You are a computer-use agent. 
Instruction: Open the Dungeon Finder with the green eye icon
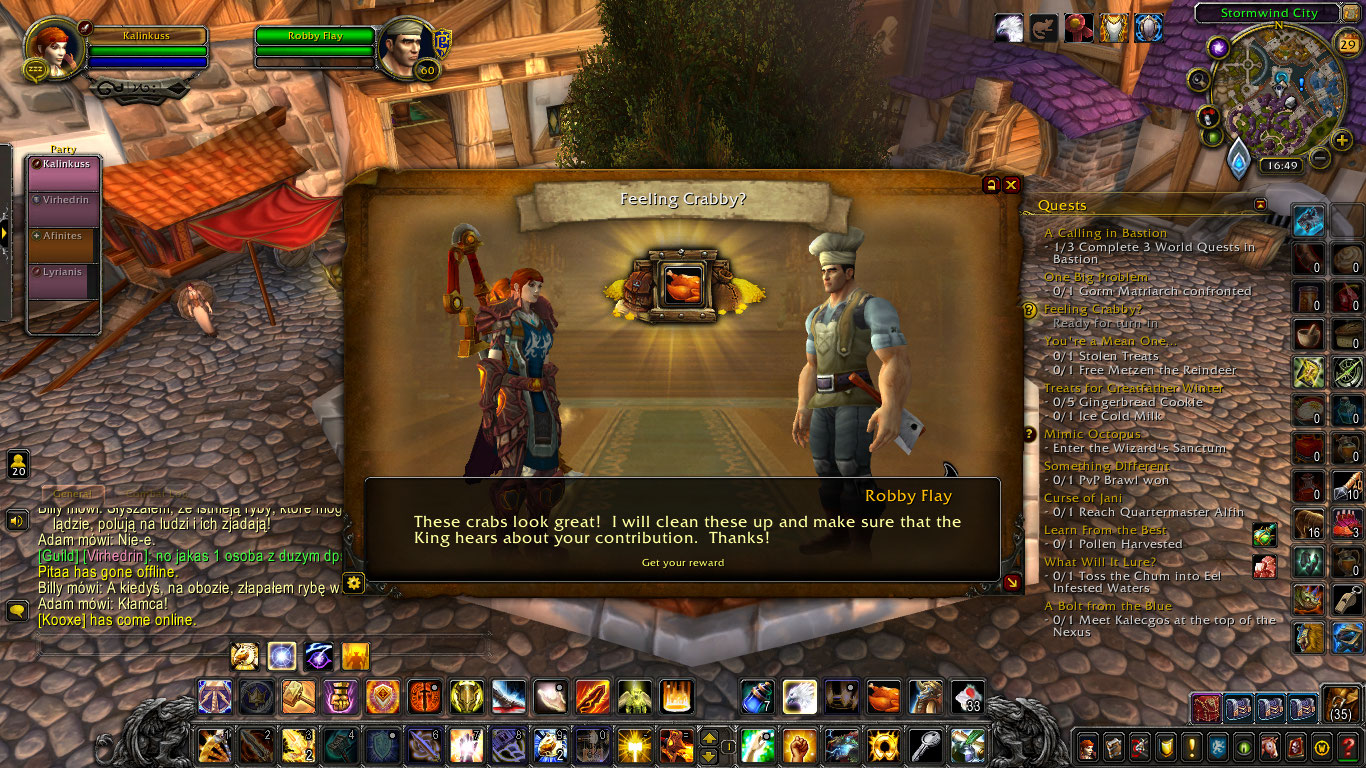pos(1244,747)
